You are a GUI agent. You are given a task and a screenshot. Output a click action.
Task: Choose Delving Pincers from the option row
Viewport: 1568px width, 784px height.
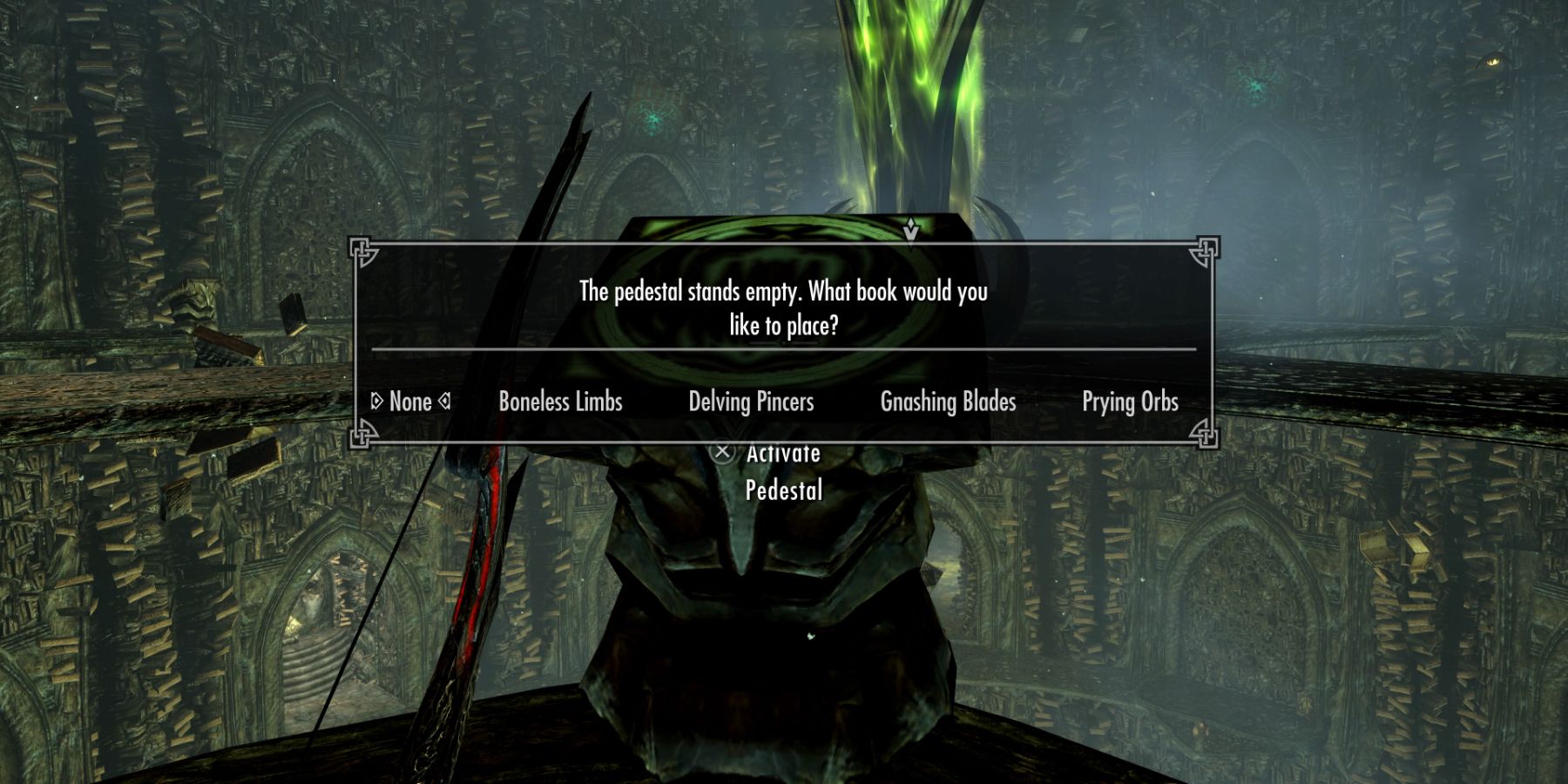click(750, 402)
